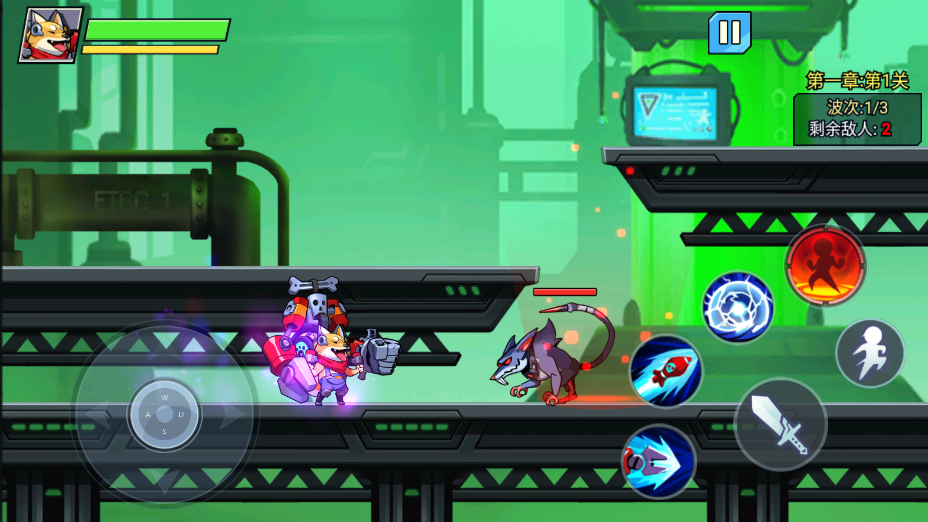
Task: Activate the red fiery rage skill
Action: click(x=825, y=265)
